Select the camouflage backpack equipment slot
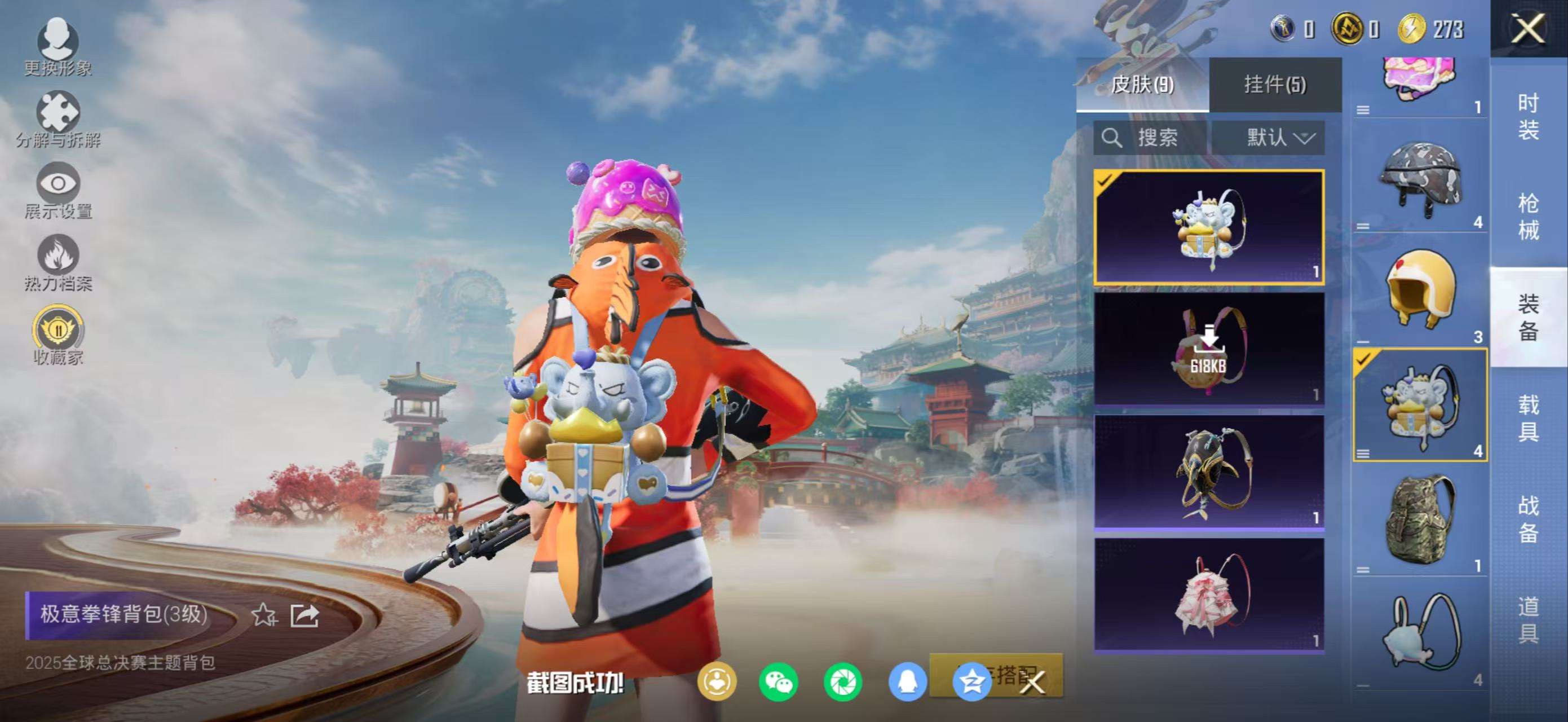 pos(1420,519)
